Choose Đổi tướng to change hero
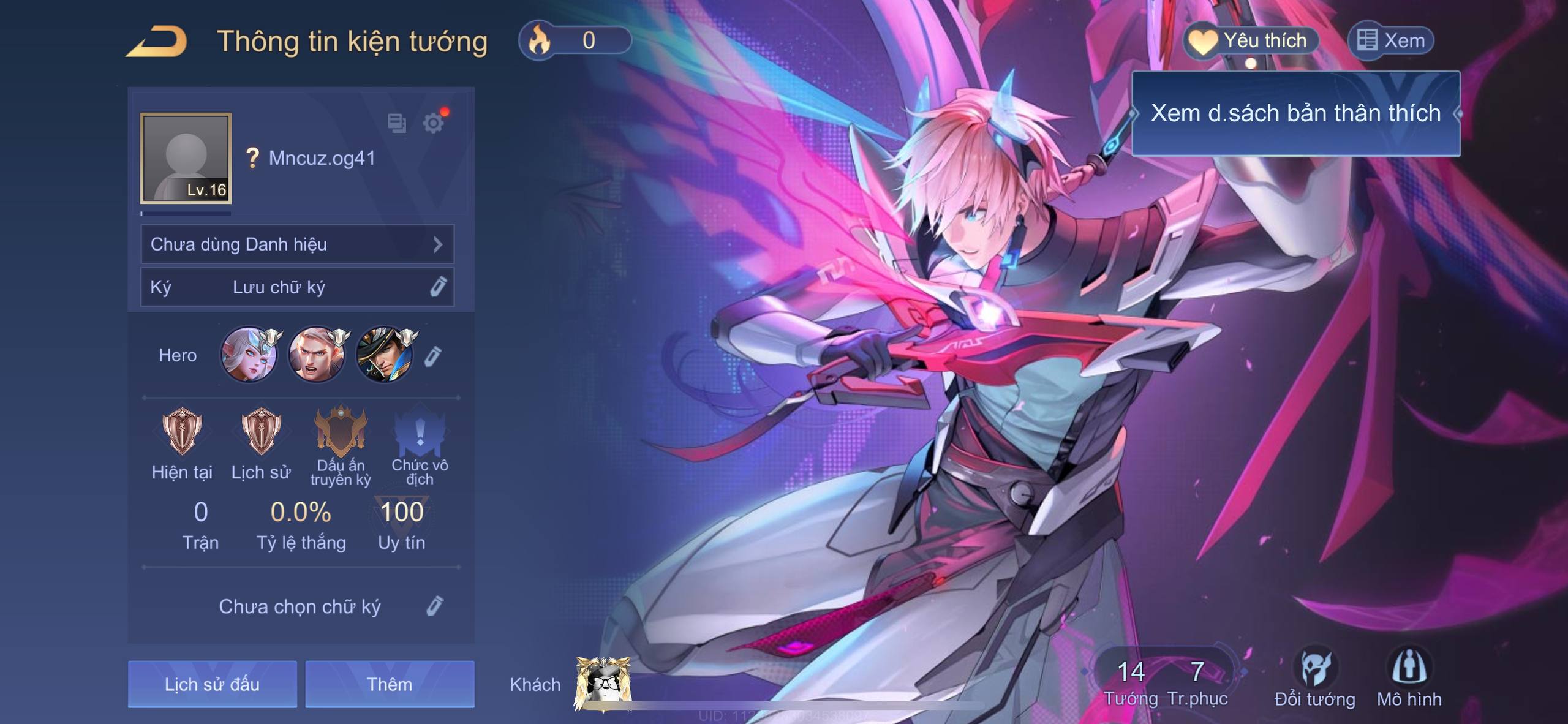This screenshot has width=1568, height=724. (x=1314, y=677)
